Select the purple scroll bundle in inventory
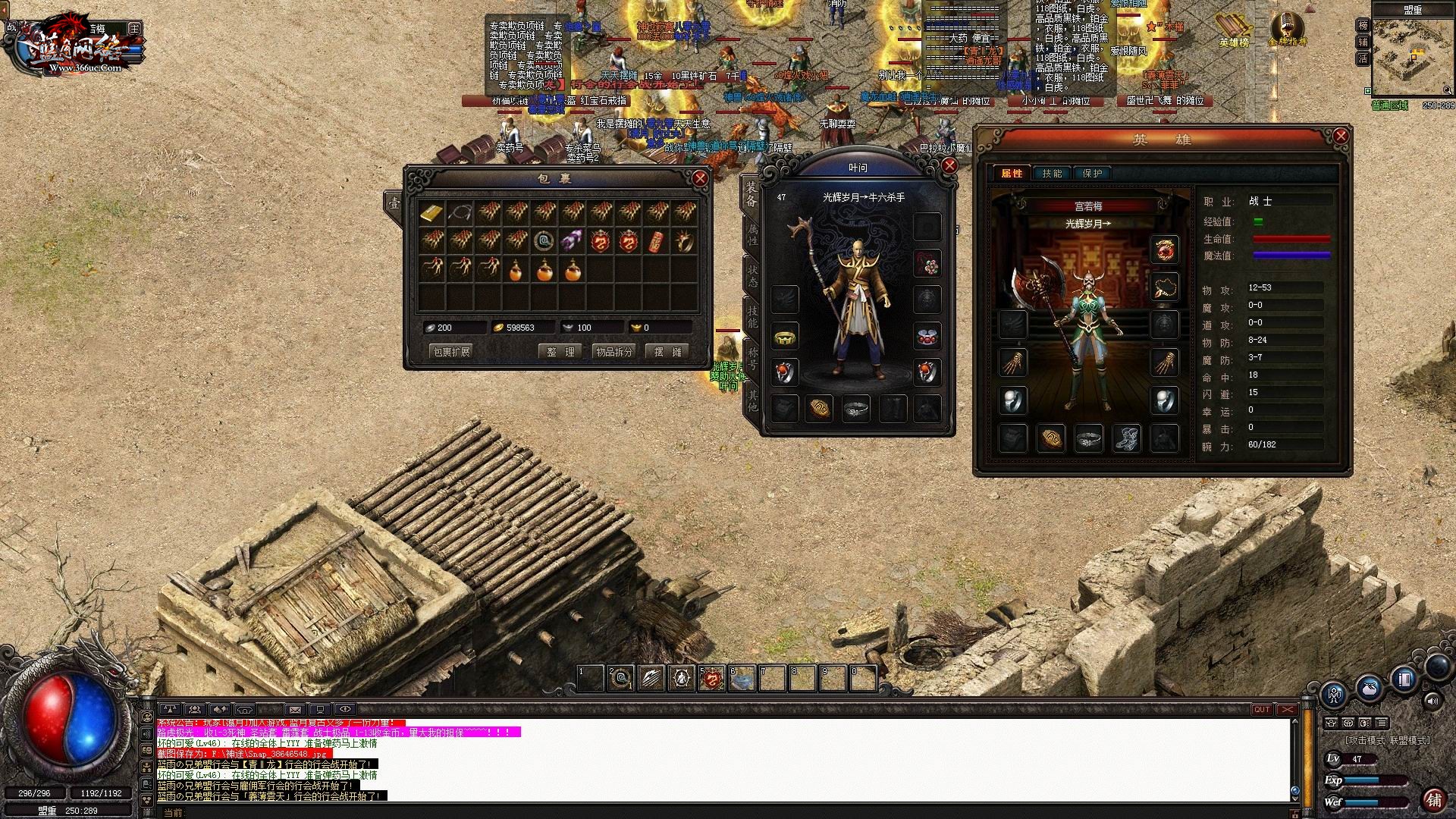 (x=572, y=241)
